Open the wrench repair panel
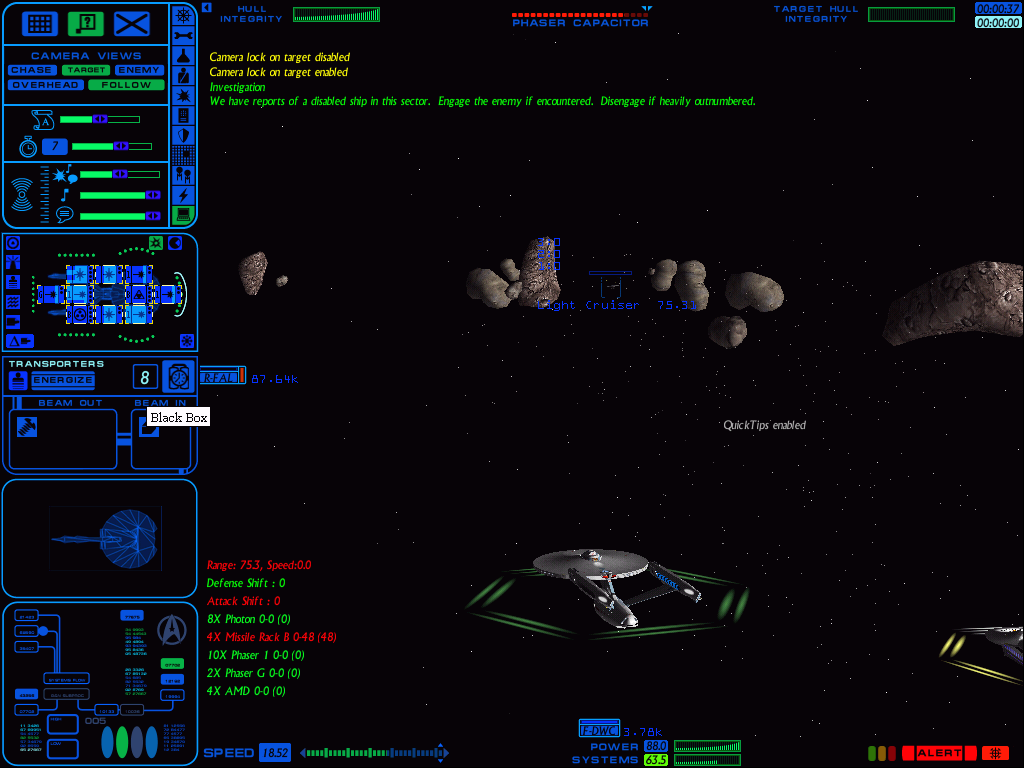1024x768 pixels. 183,35
